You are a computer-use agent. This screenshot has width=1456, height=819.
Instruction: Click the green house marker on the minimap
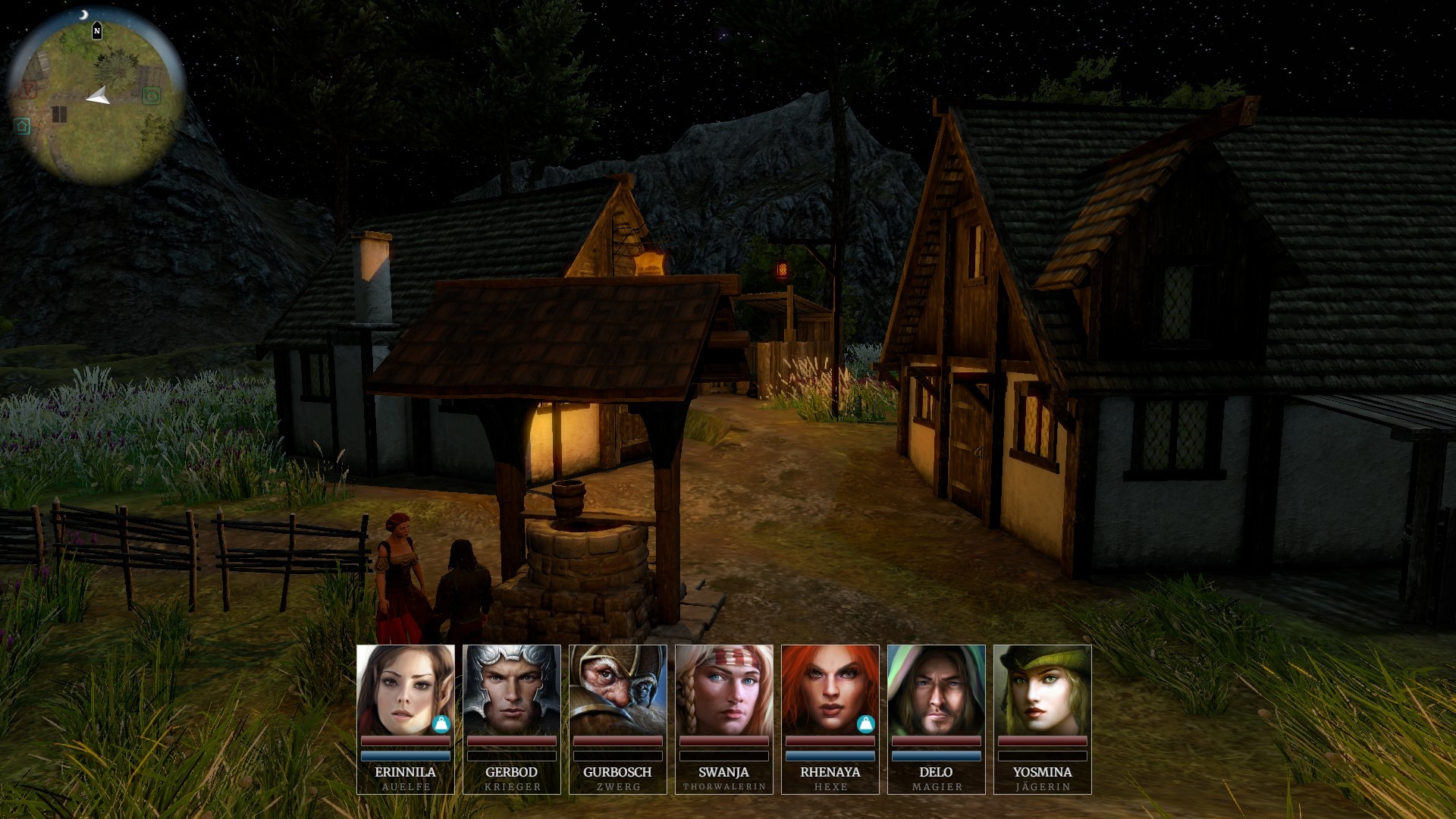click(x=22, y=126)
